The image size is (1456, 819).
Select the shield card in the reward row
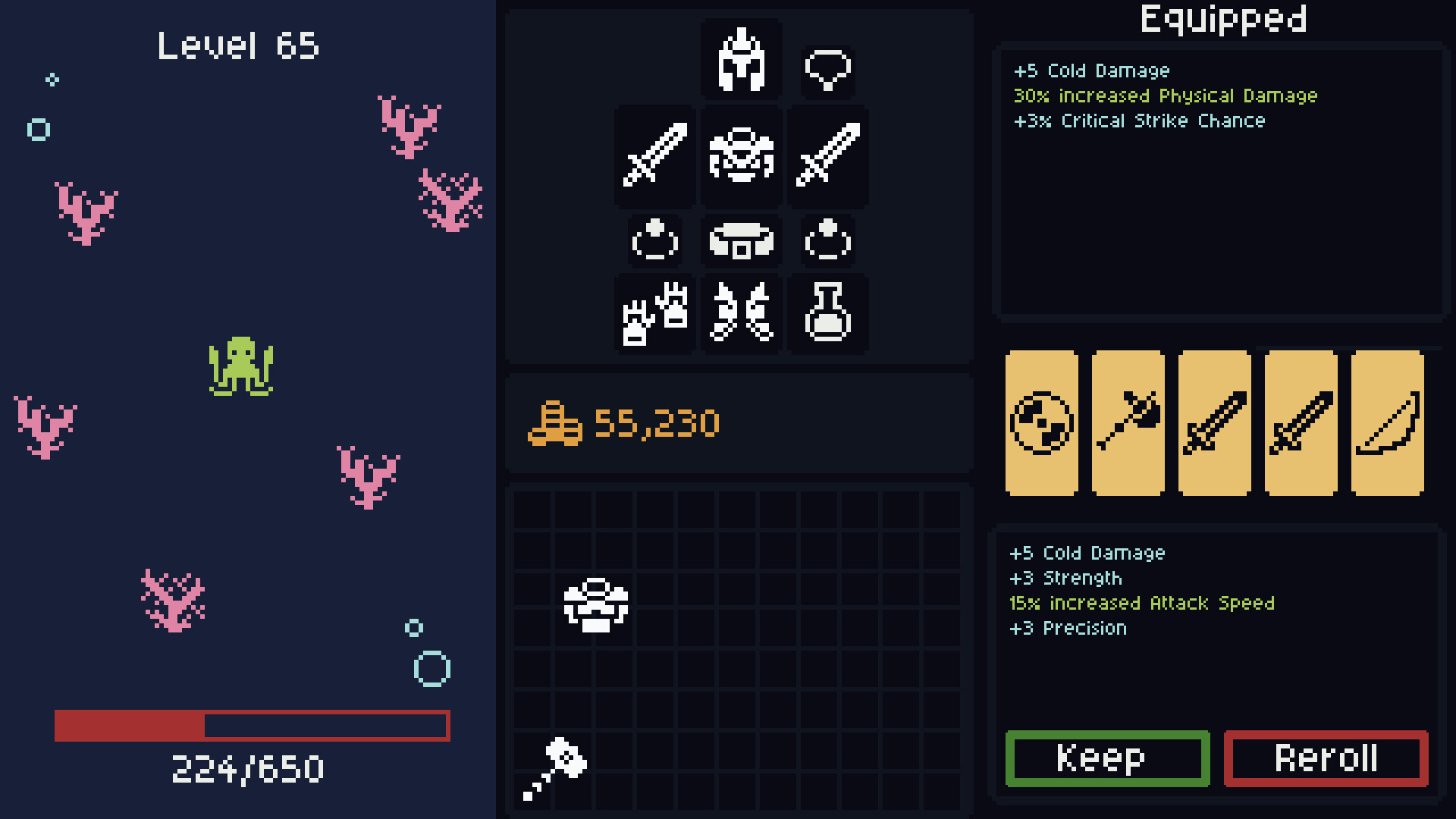click(1042, 423)
